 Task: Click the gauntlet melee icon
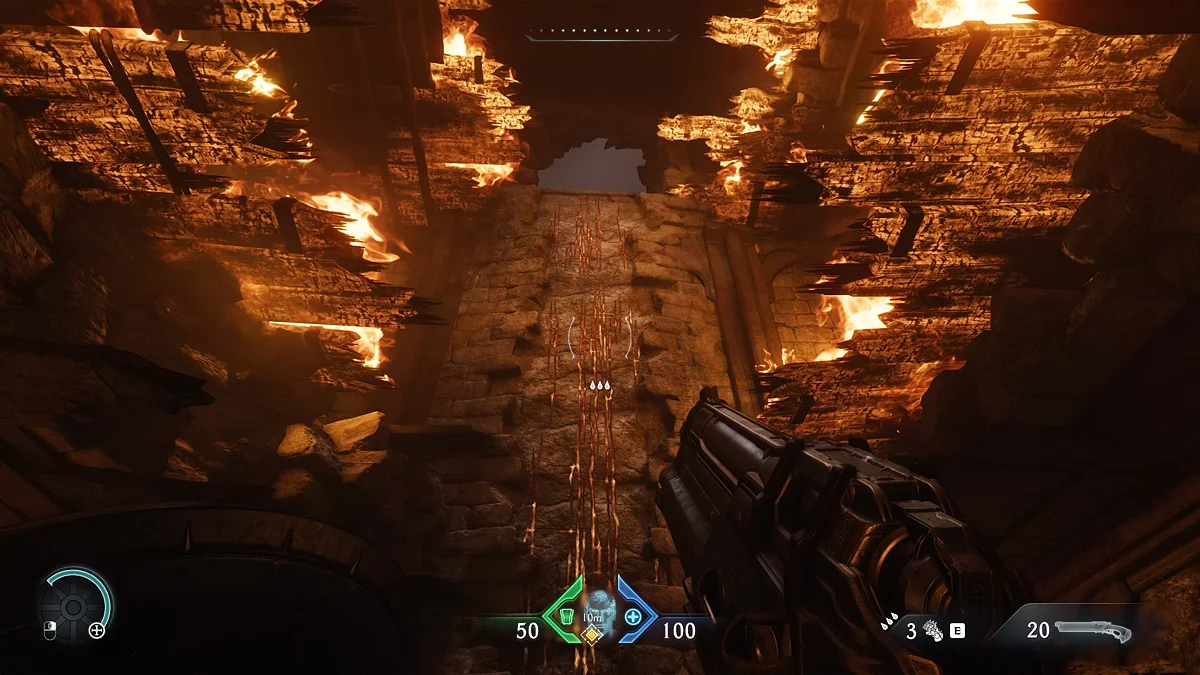(x=935, y=631)
